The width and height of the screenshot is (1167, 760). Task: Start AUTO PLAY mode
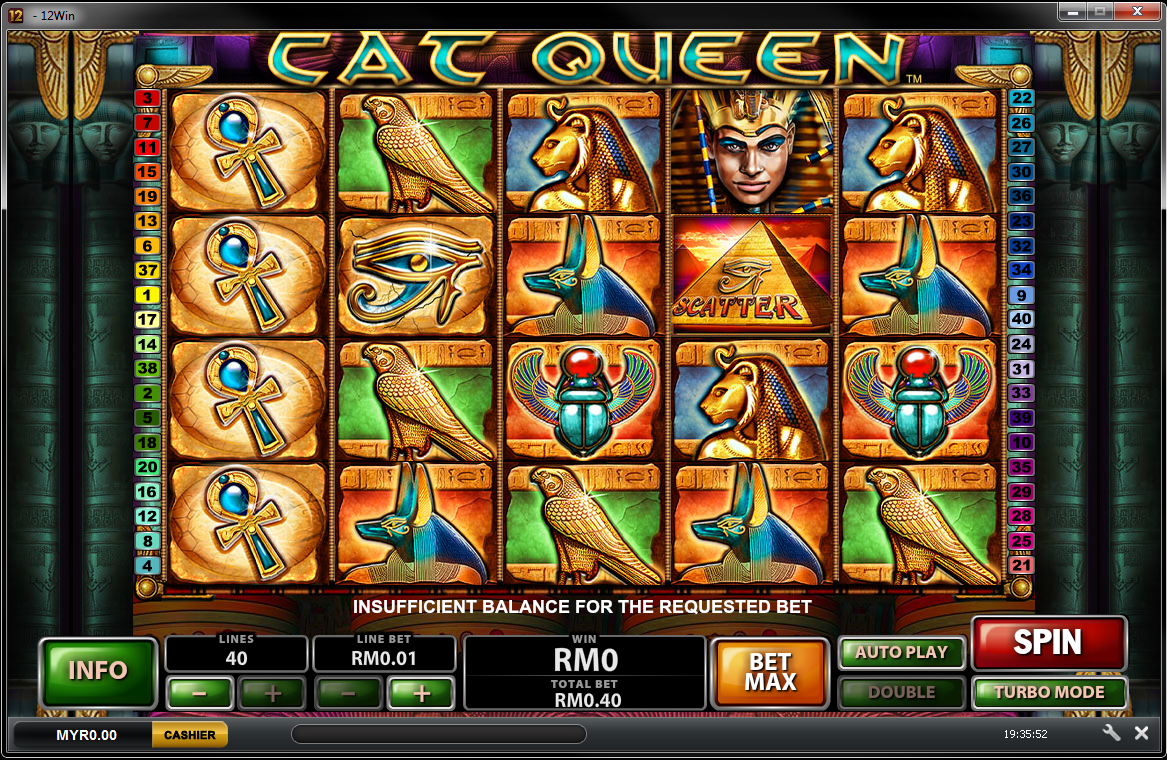click(x=901, y=652)
